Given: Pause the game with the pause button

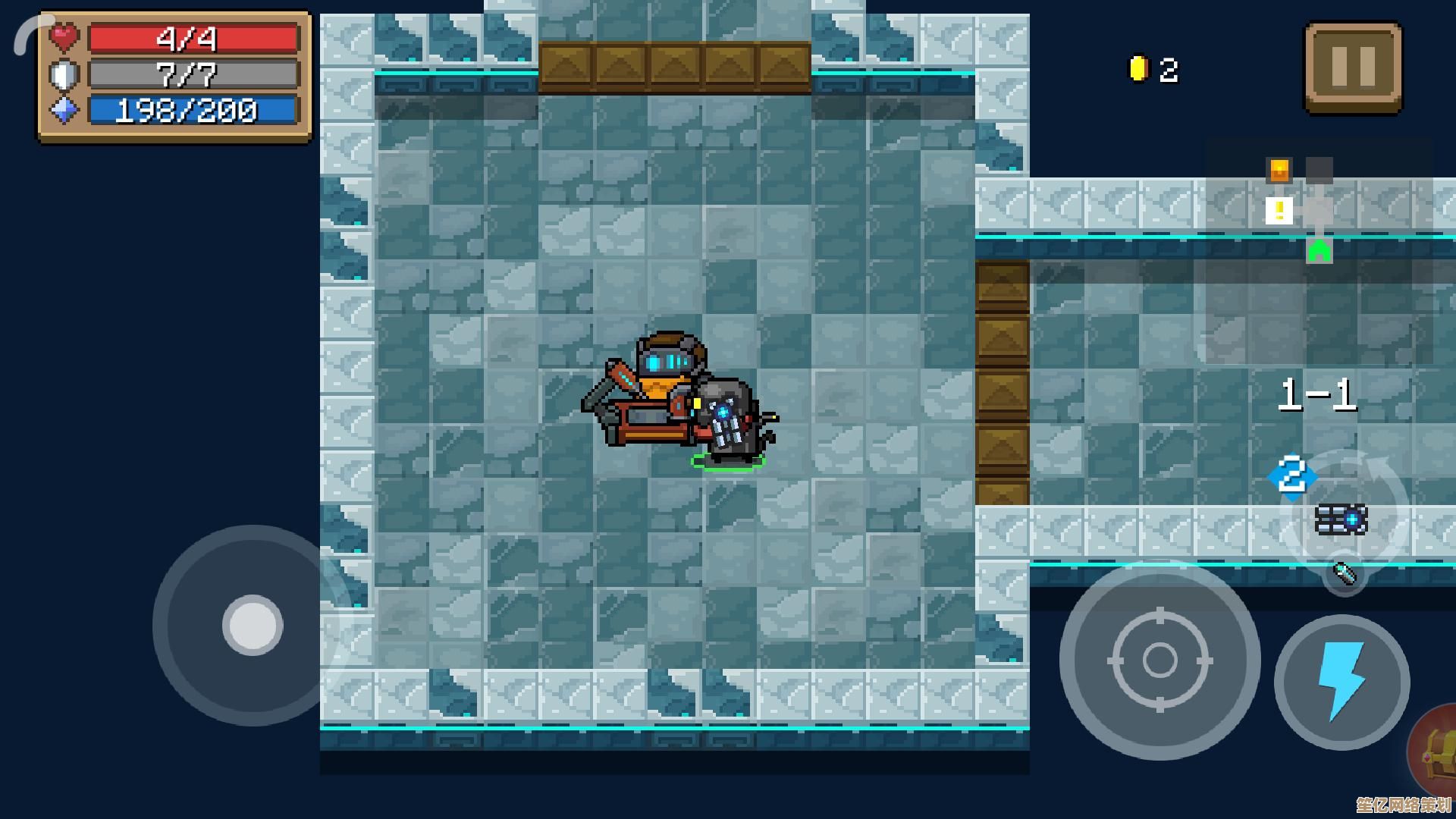Looking at the screenshot, I should click(1353, 67).
